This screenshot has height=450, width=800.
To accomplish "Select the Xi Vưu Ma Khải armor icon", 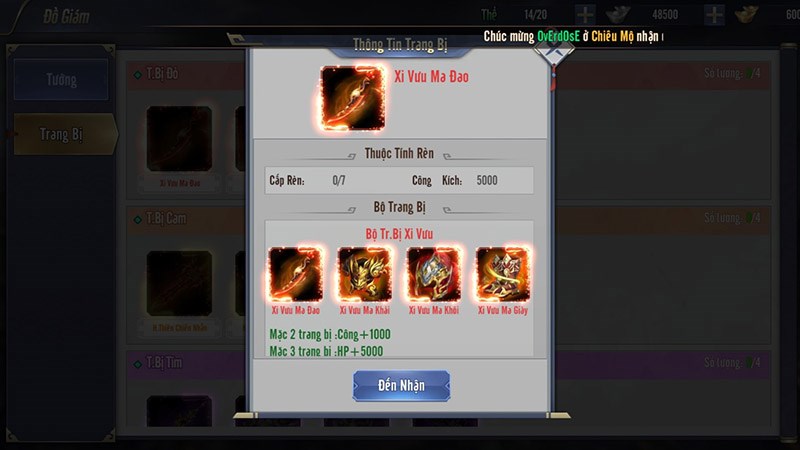I will [364, 274].
